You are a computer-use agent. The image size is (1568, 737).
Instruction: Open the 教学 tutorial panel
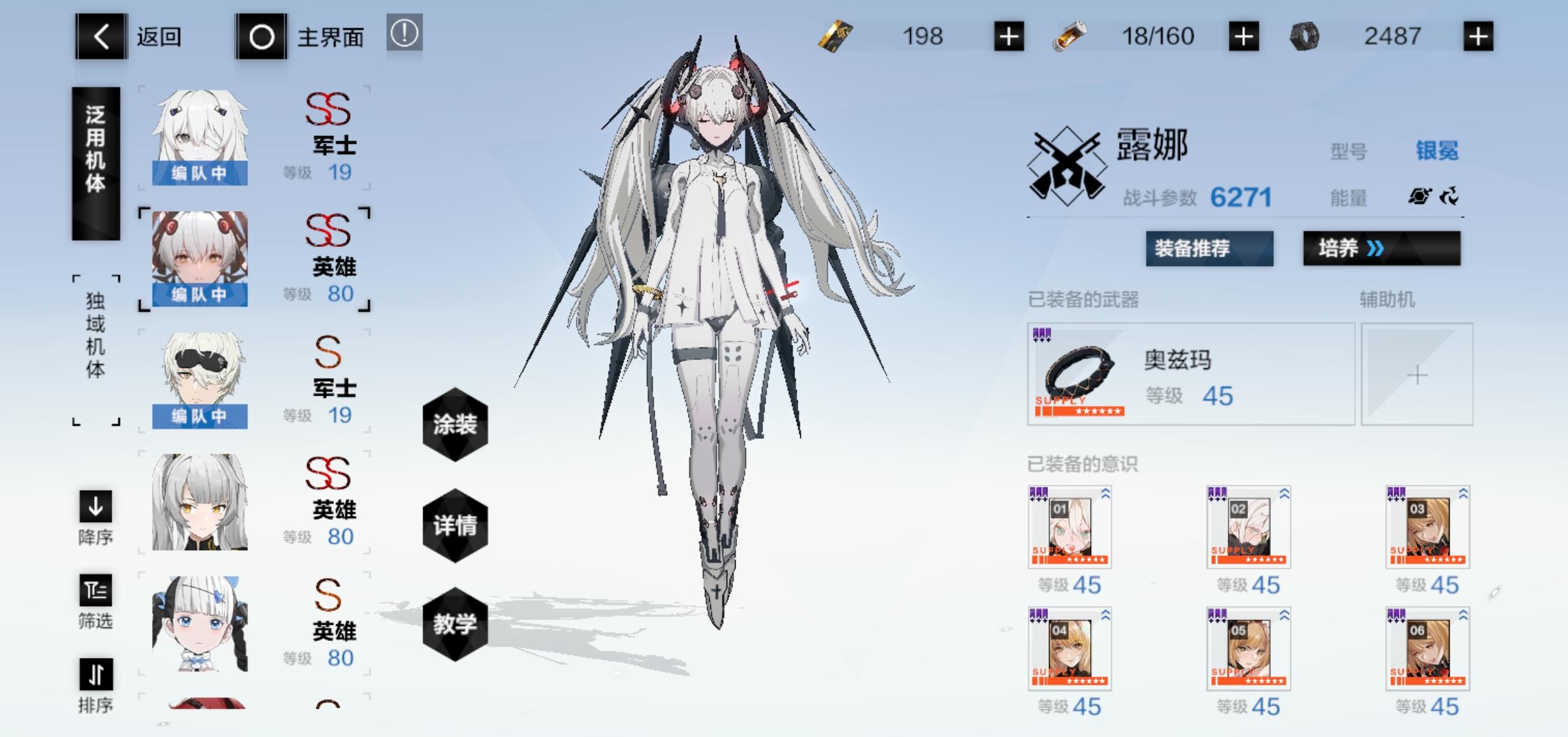(455, 623)
